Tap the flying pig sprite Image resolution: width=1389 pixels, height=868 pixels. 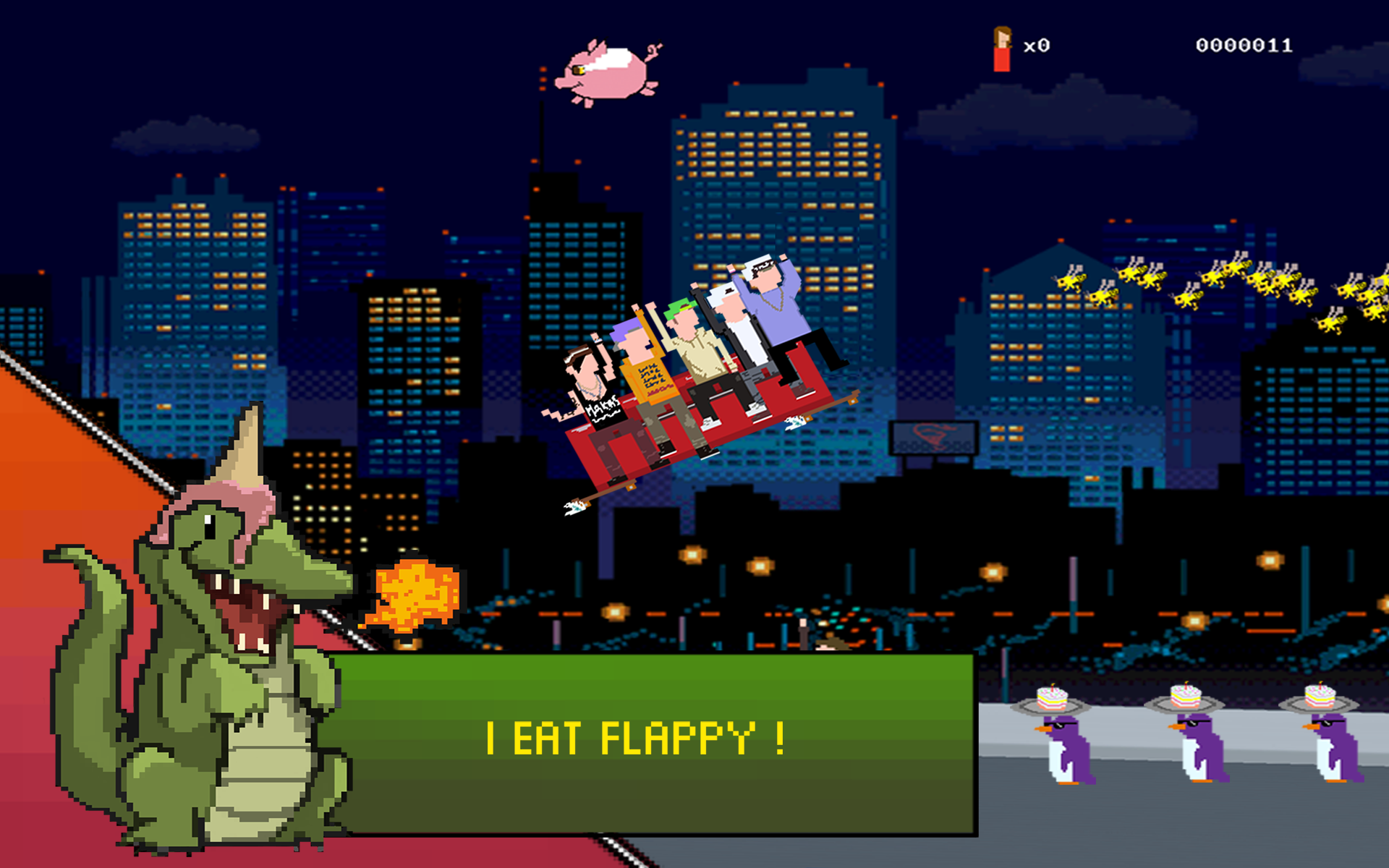[x=608, y=76]
